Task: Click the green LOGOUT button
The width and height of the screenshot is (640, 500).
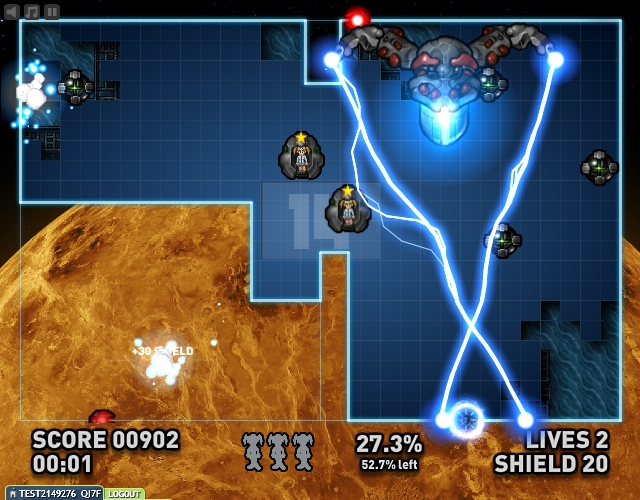Action: [x=124, y=494]
